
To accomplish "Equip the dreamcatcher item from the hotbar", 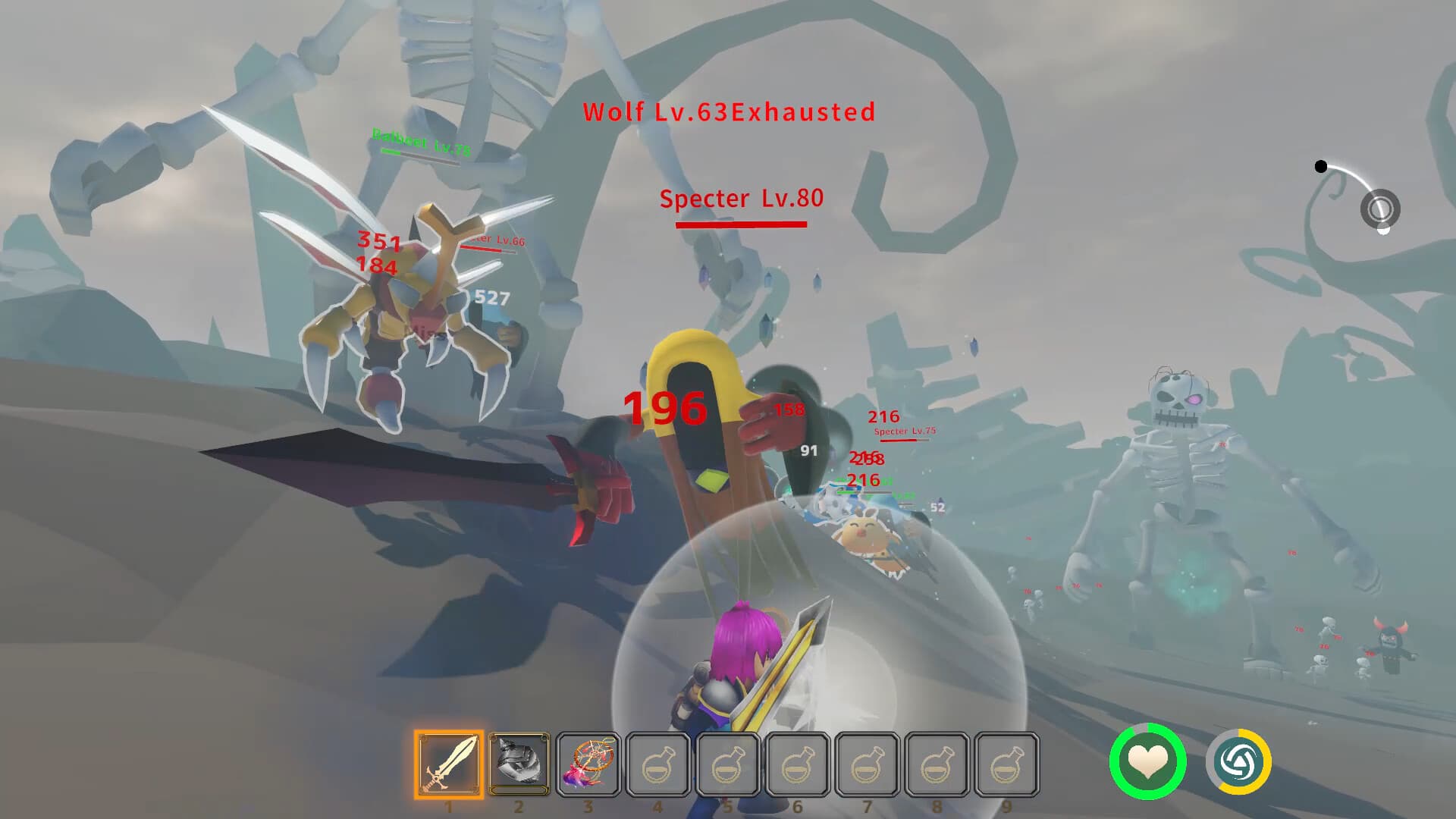I will coord(588,764).
